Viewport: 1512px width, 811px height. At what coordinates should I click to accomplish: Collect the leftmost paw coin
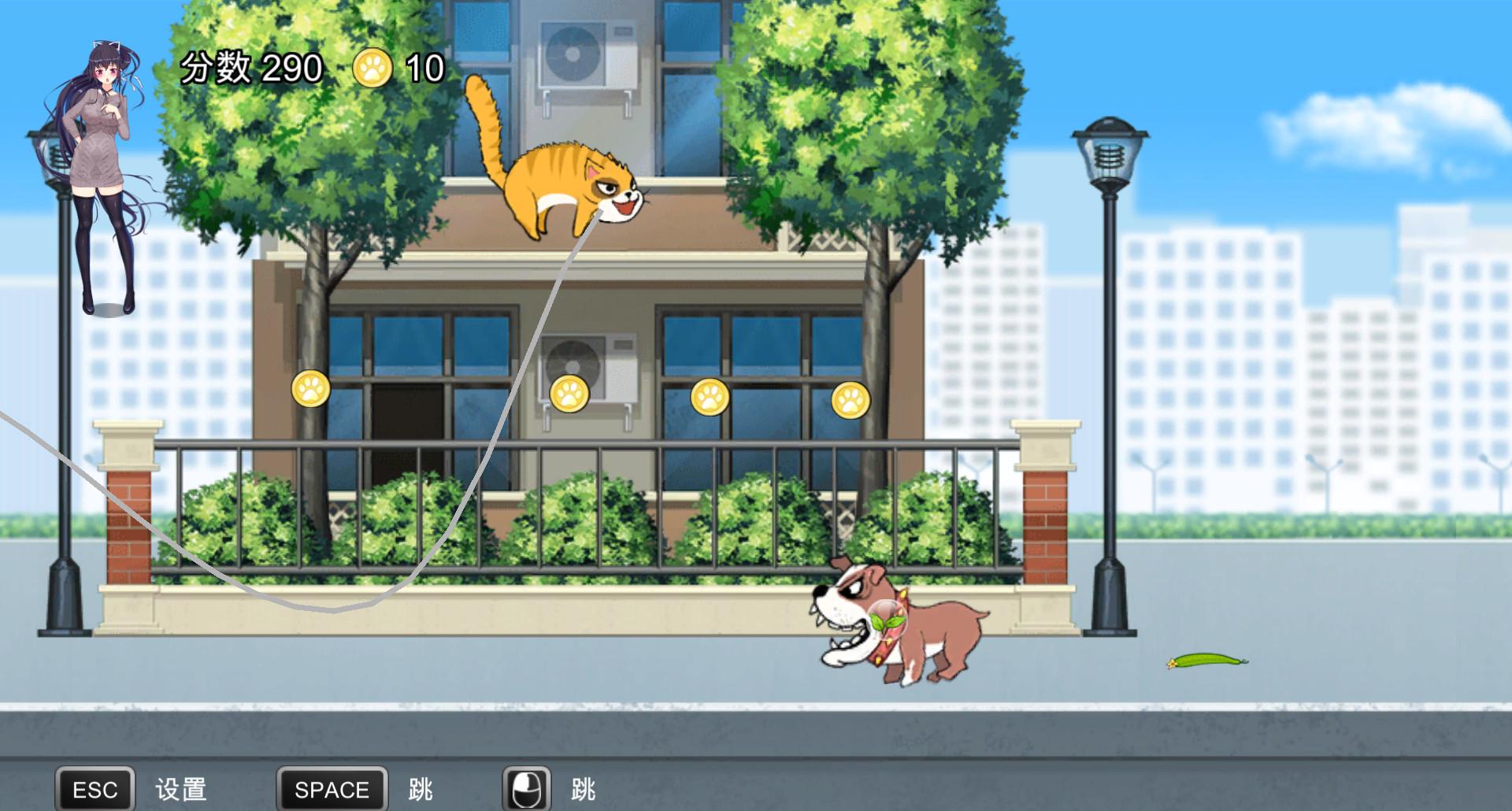tap(312, 391)
